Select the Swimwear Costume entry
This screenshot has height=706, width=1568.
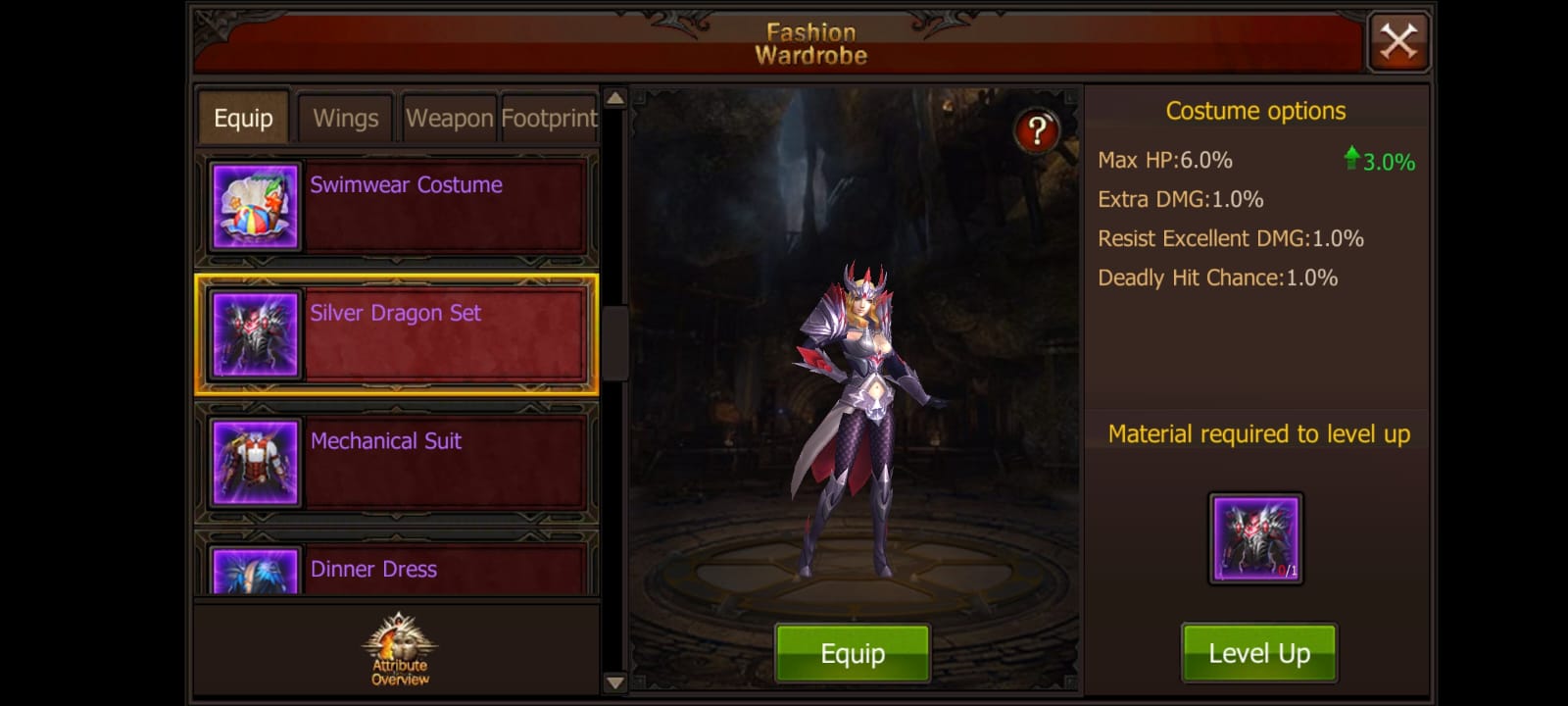(x=441, y=206)
